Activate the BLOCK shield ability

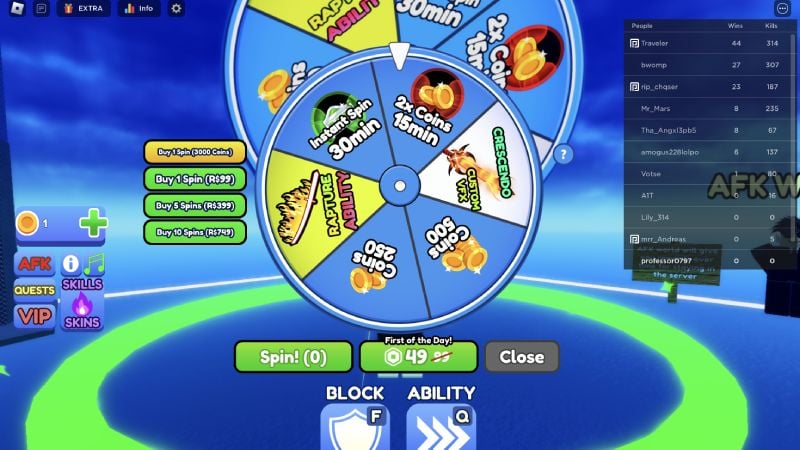(x=354, y=427)
